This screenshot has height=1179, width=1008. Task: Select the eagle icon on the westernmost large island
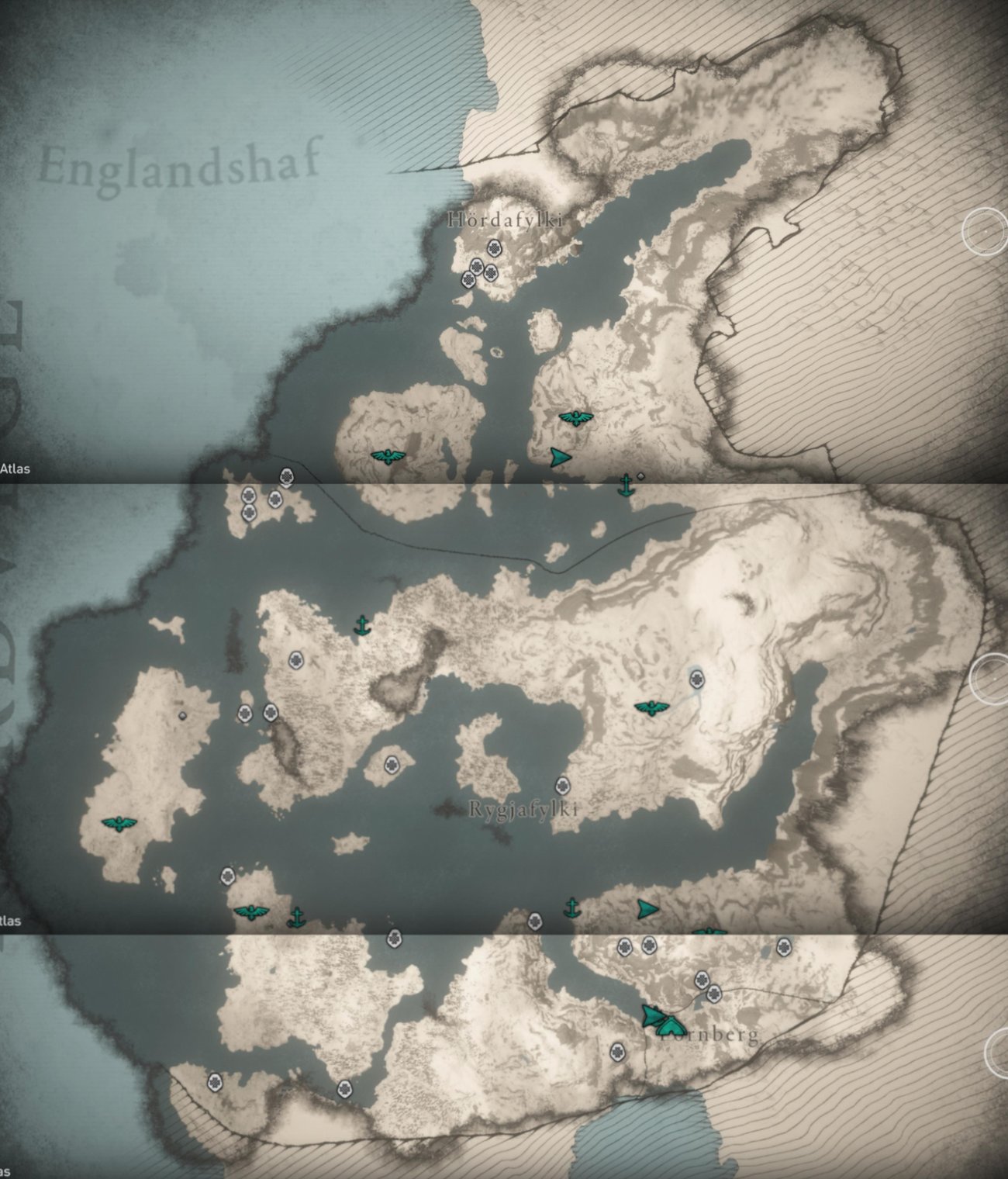coord(118,825)
